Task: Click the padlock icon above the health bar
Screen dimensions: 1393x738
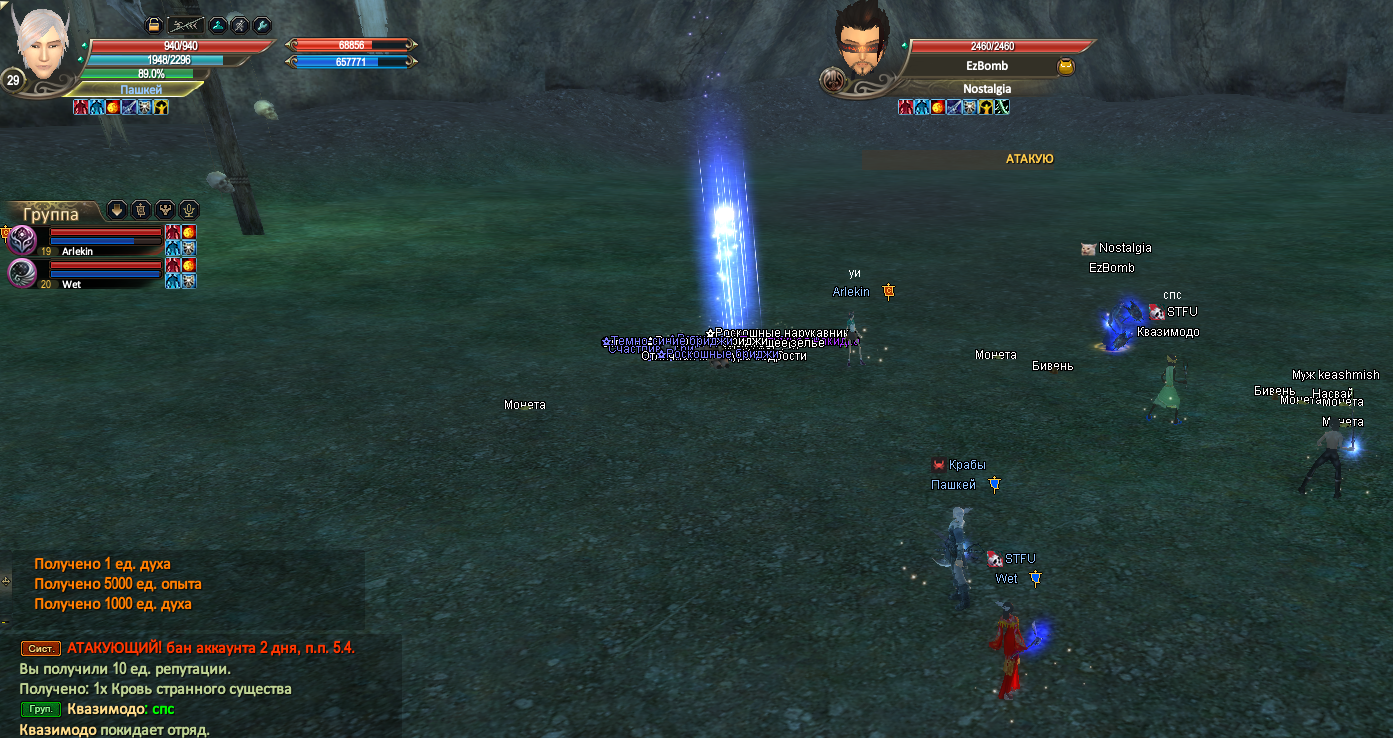Action: [154, 26]
